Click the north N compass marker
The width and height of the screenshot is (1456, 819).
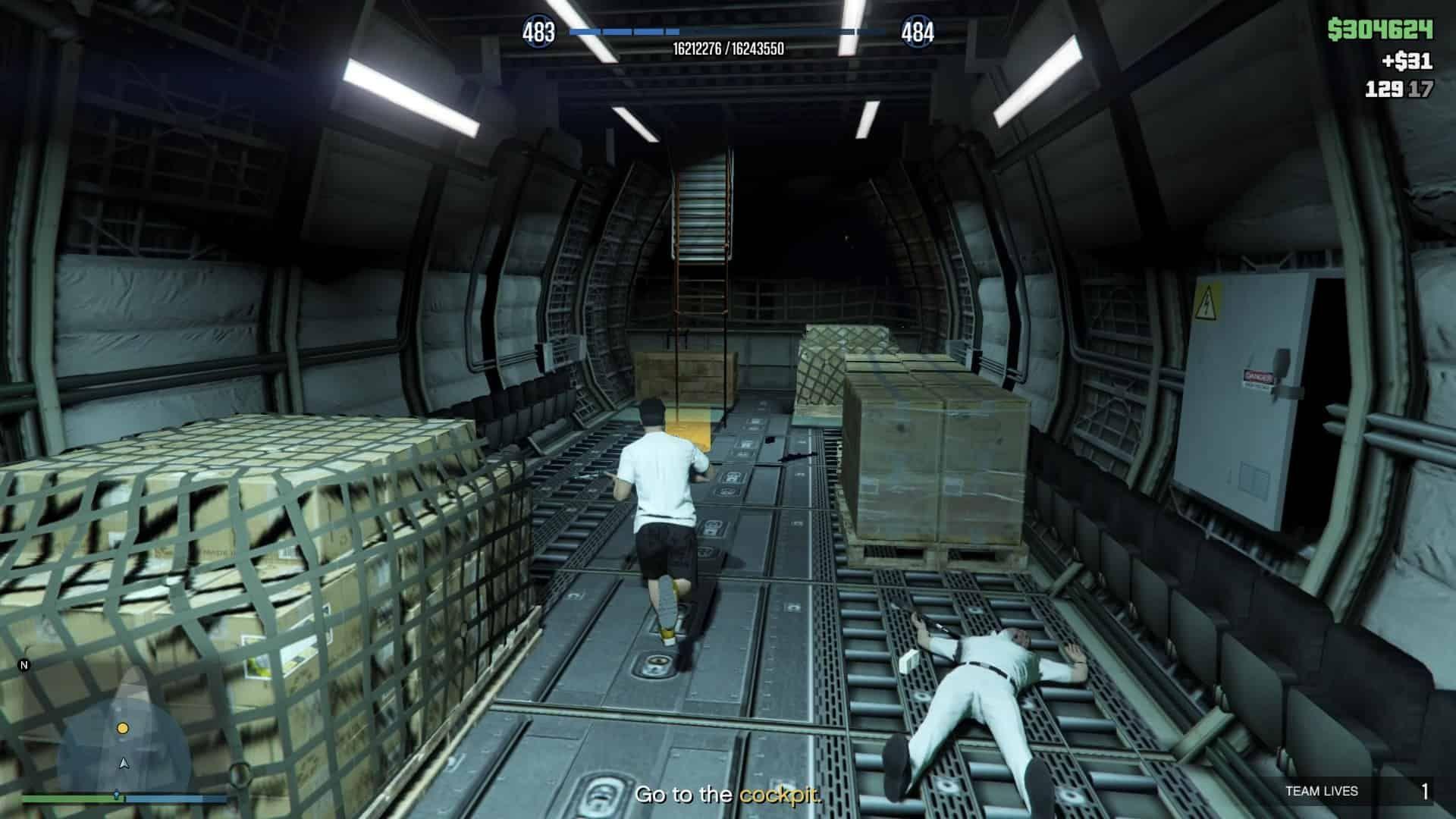(x=24, y=666)
